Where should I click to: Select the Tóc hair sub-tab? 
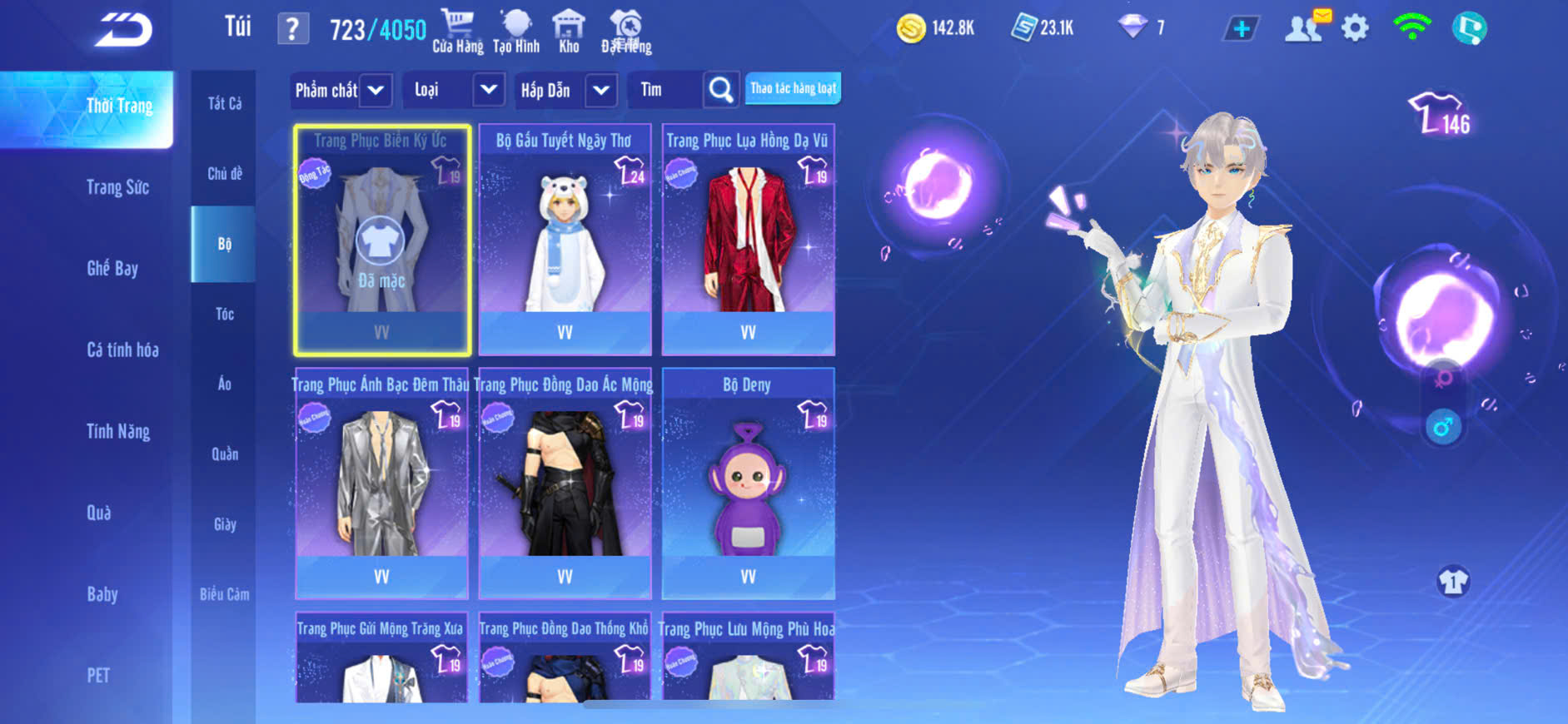tap(224, 314)
